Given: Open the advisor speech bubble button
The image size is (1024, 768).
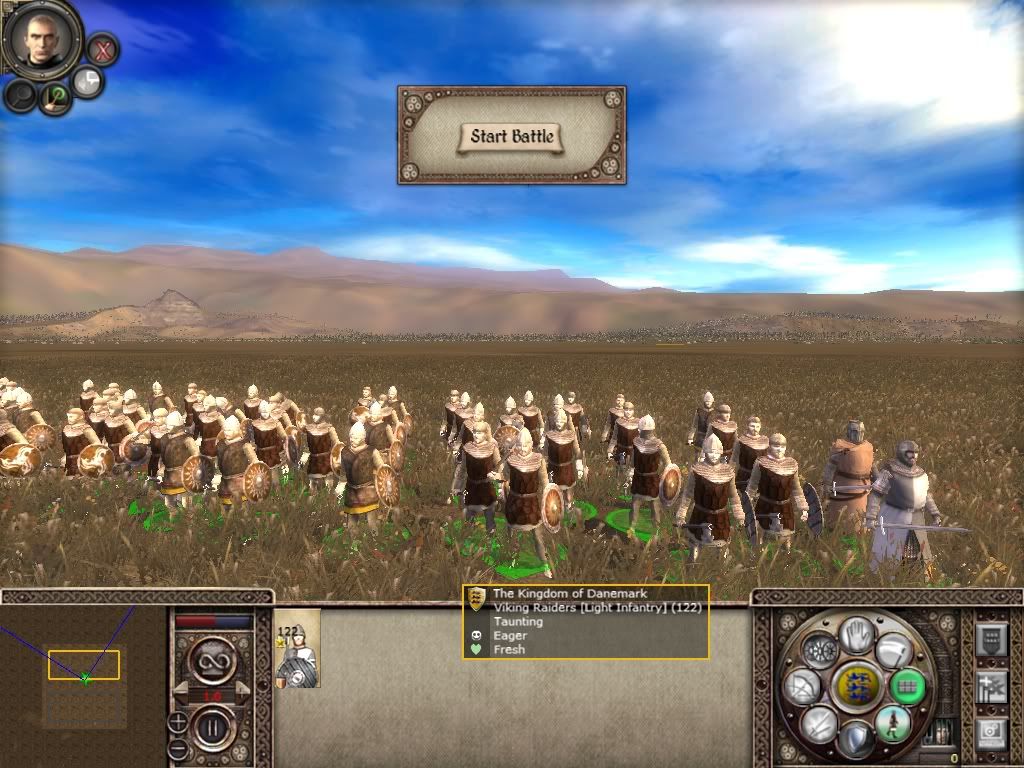Looking at the screenshot, I should pos(88,82).
